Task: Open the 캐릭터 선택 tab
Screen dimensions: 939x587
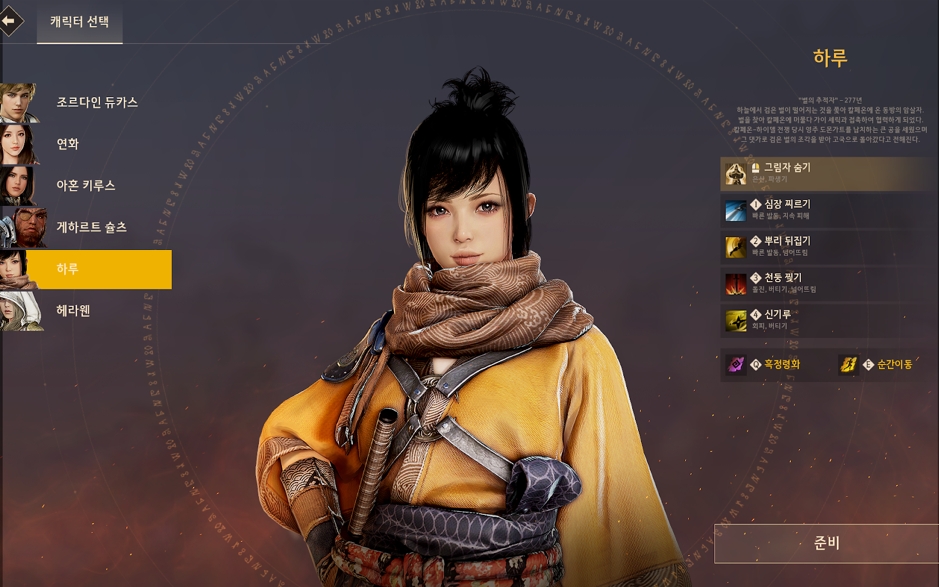Action: coord(79,21)
